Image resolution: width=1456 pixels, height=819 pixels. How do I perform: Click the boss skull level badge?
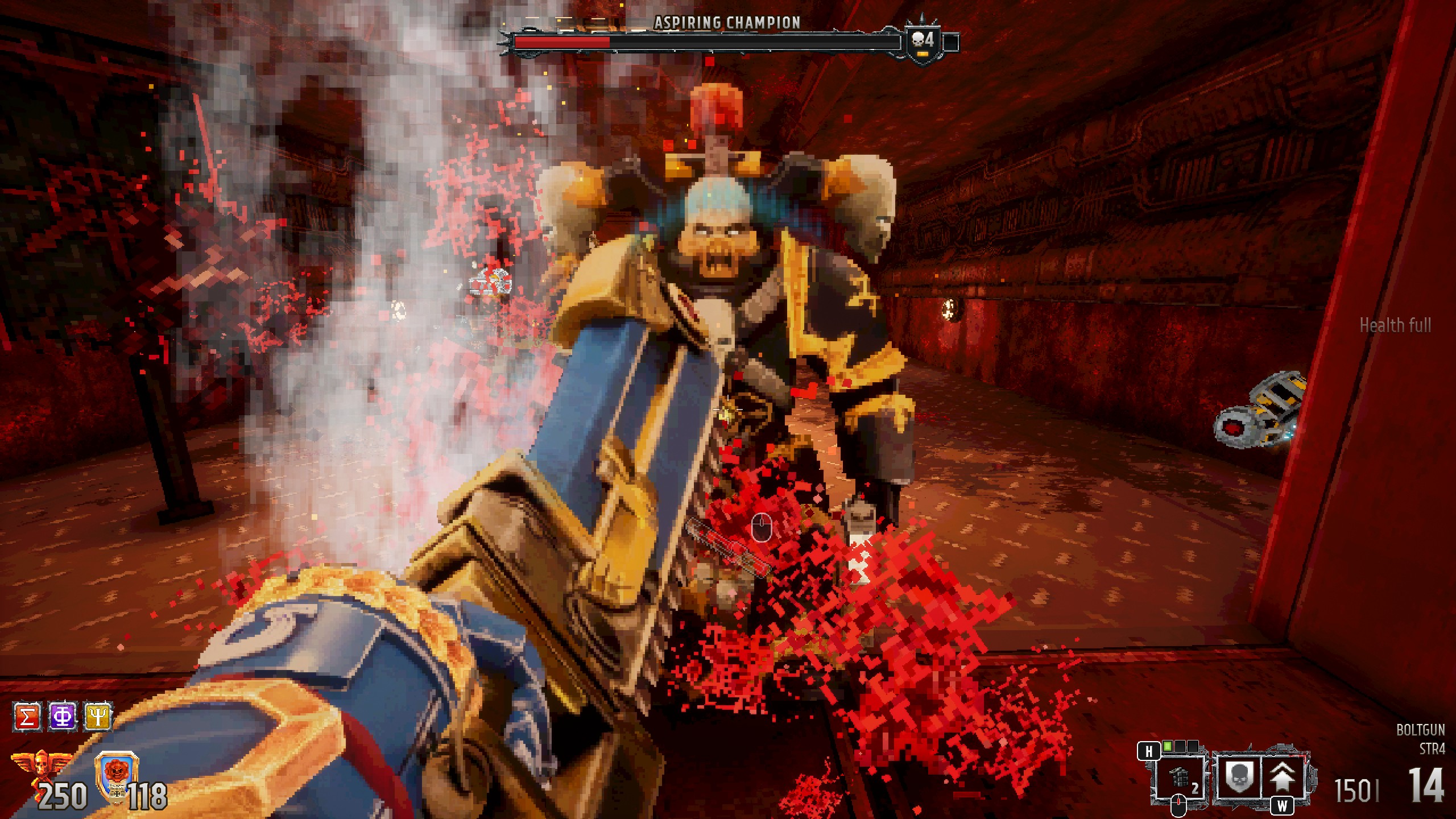click(923, 41)
